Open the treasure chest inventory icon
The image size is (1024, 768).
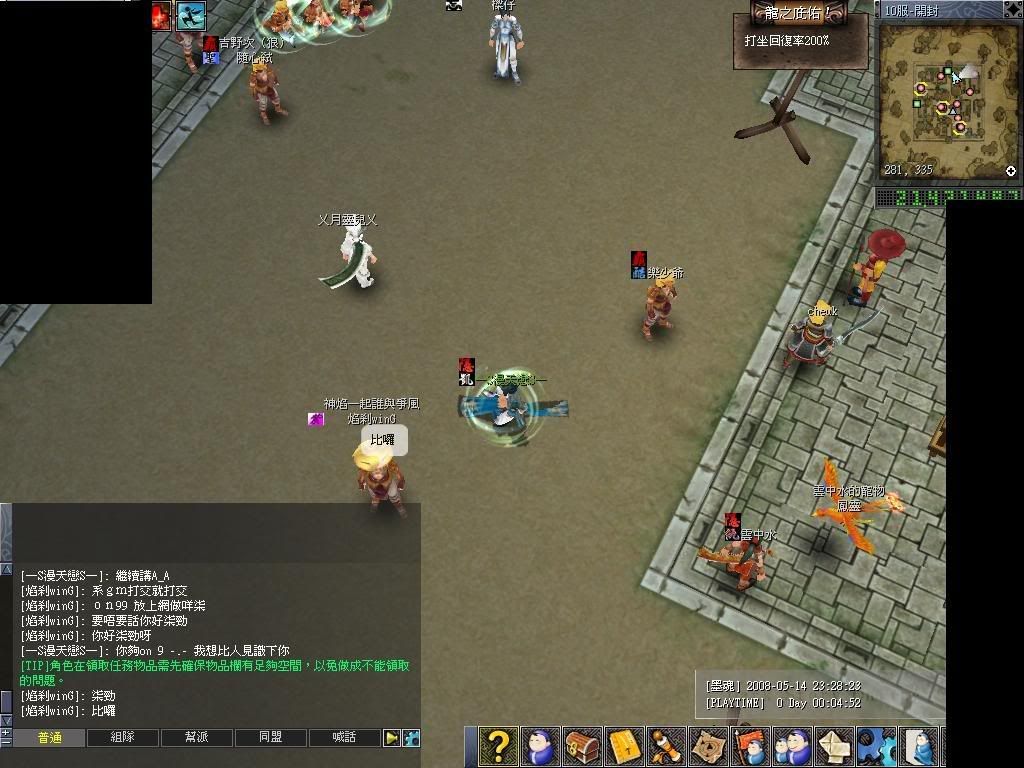coord(582,746)
